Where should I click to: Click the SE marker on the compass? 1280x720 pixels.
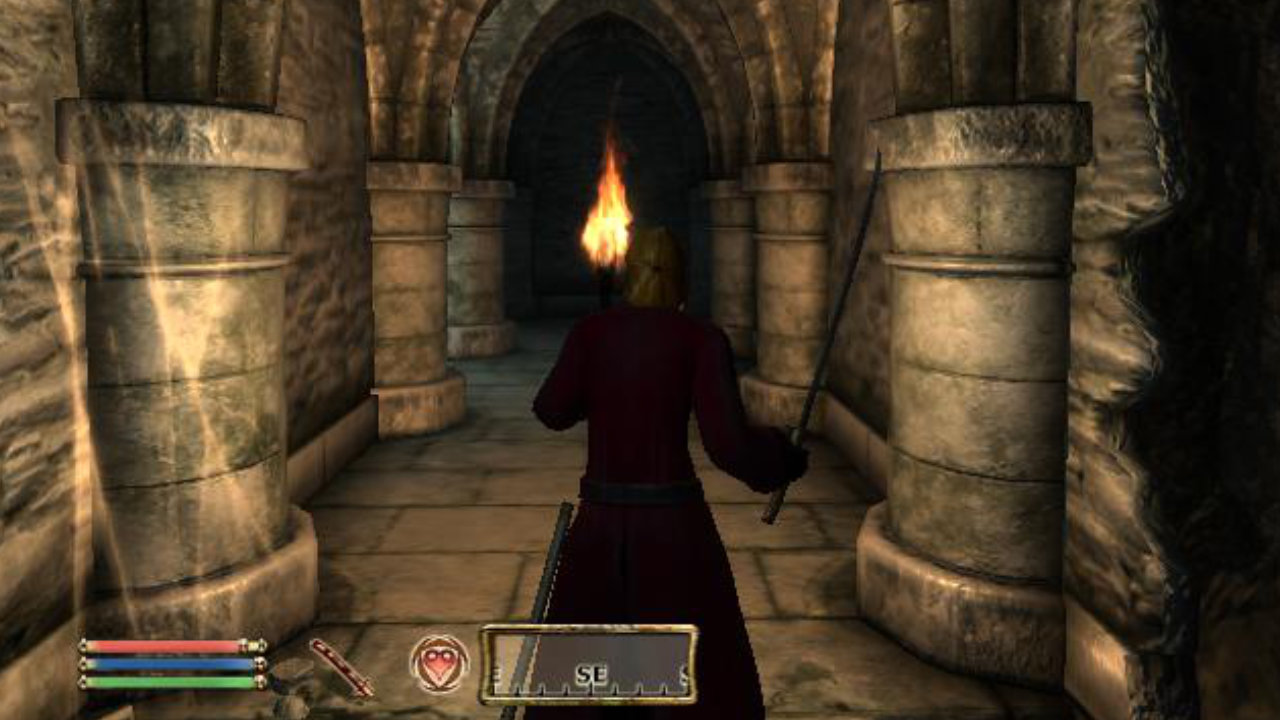coord(591,672)
